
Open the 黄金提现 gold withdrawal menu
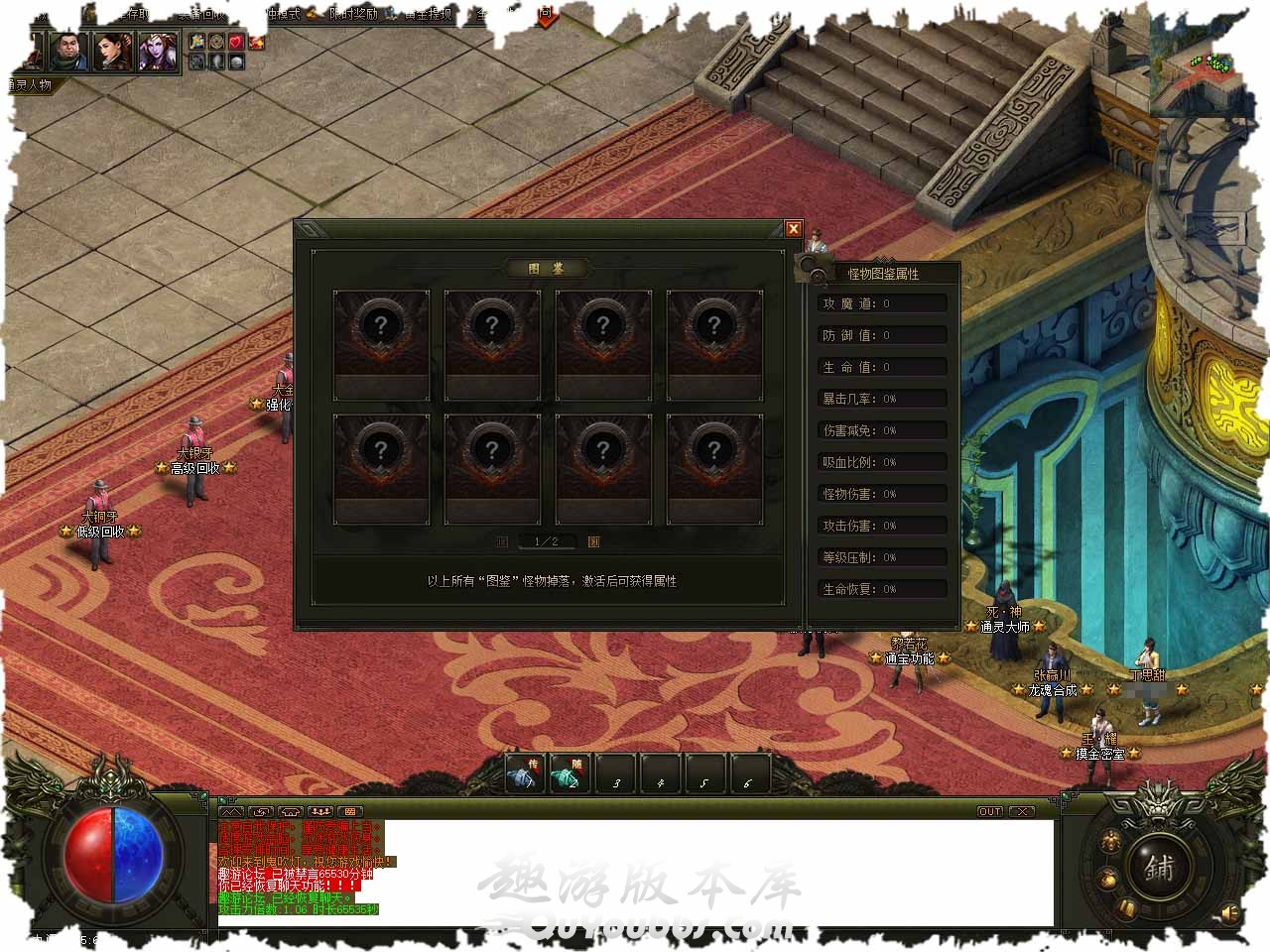point(427,14)
